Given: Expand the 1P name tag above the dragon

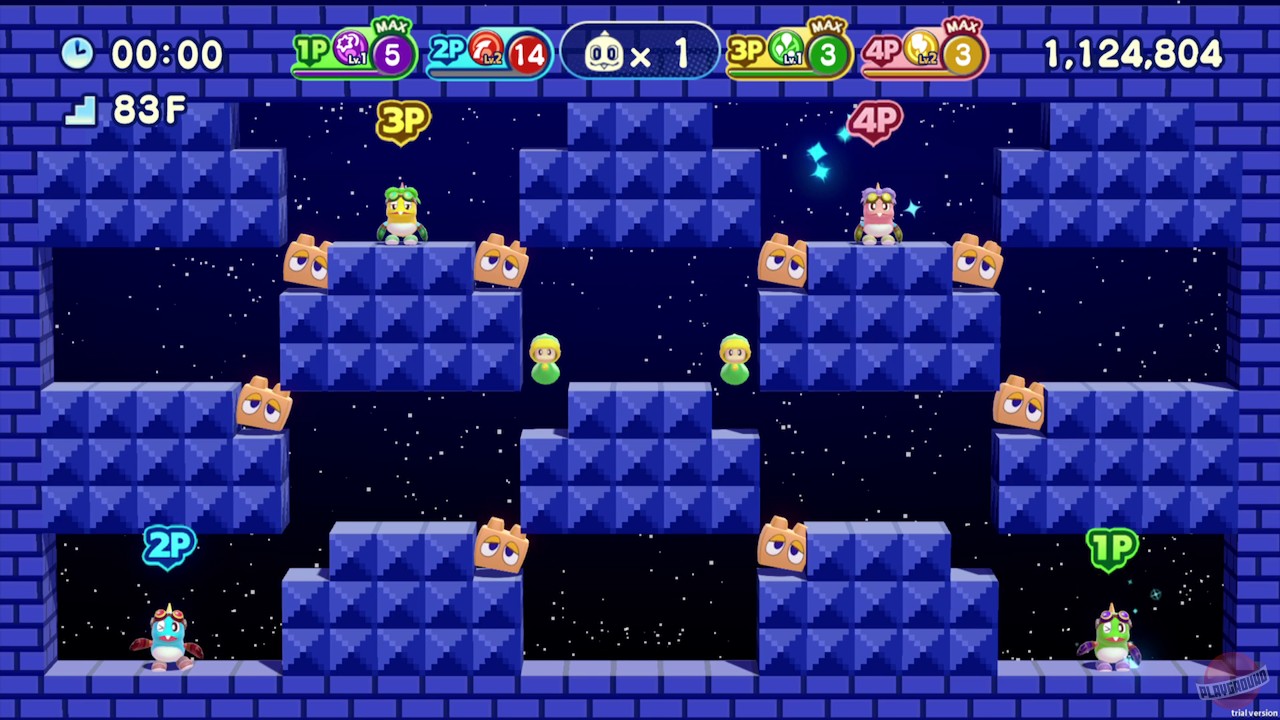Looking at the screenshot, I should [1113, 548].
